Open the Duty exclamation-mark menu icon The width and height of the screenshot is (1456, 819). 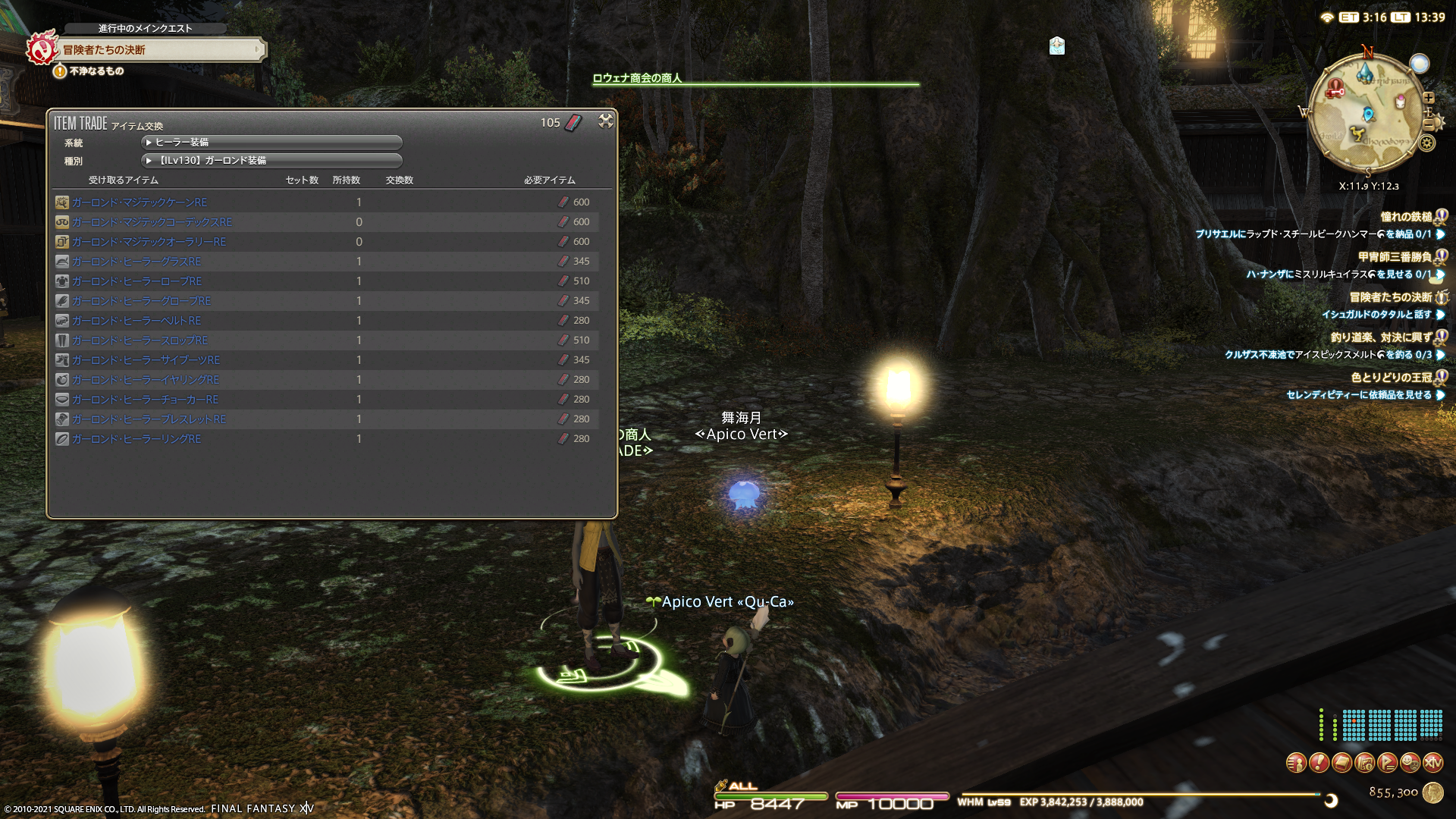(x=1319, y=763)
